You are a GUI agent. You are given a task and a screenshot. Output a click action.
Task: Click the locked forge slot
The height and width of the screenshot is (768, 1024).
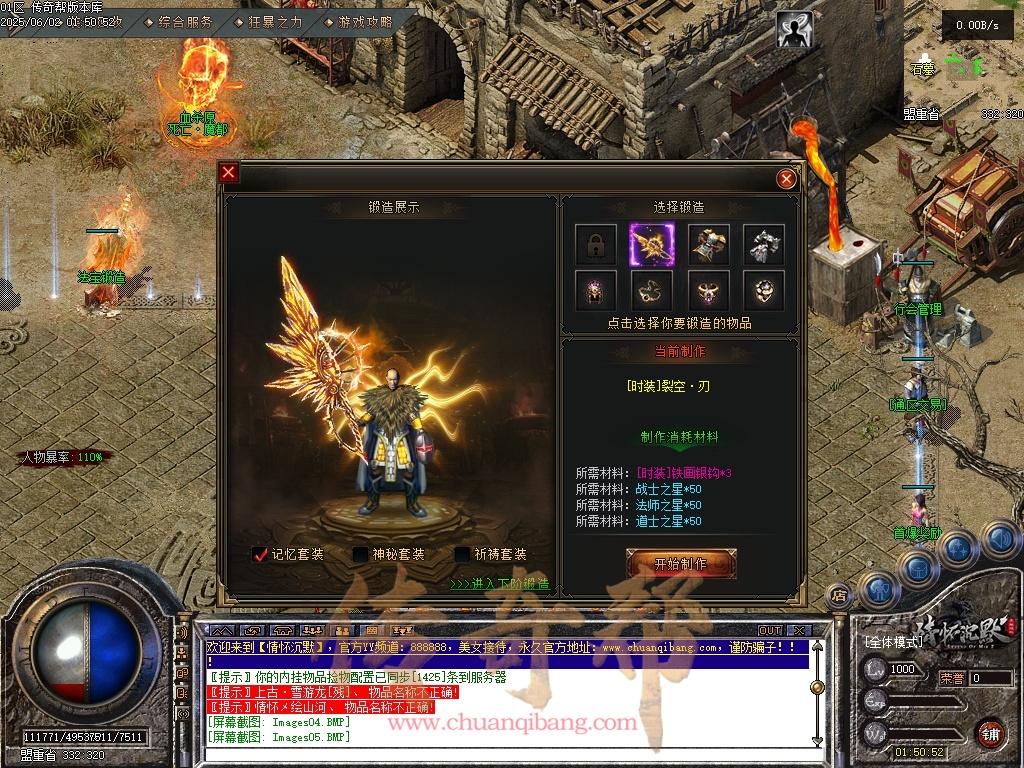click(x=595, y=244)
